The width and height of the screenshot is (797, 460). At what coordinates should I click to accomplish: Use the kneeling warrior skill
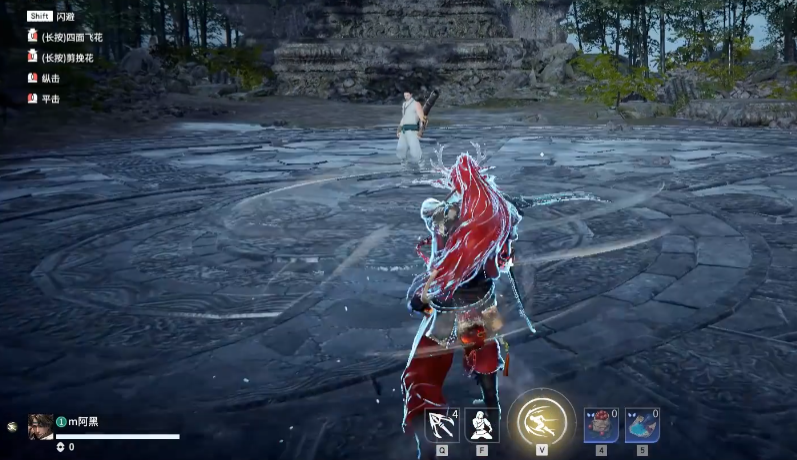(482, 425)
